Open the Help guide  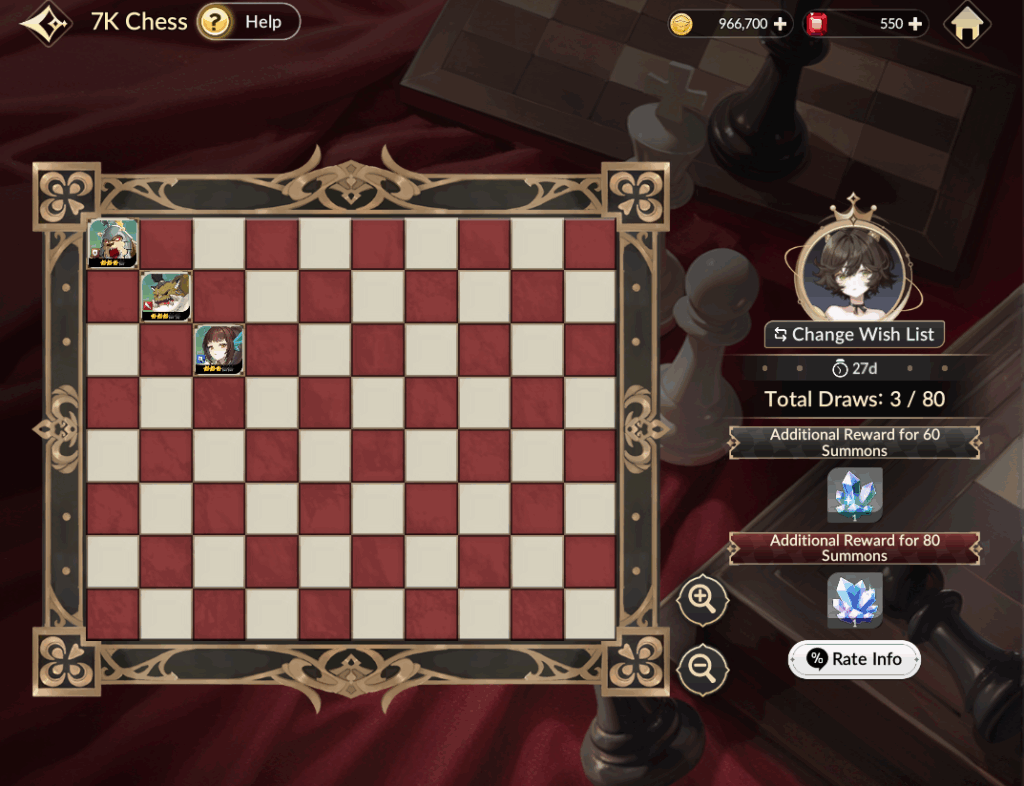(x=248, y=22)
